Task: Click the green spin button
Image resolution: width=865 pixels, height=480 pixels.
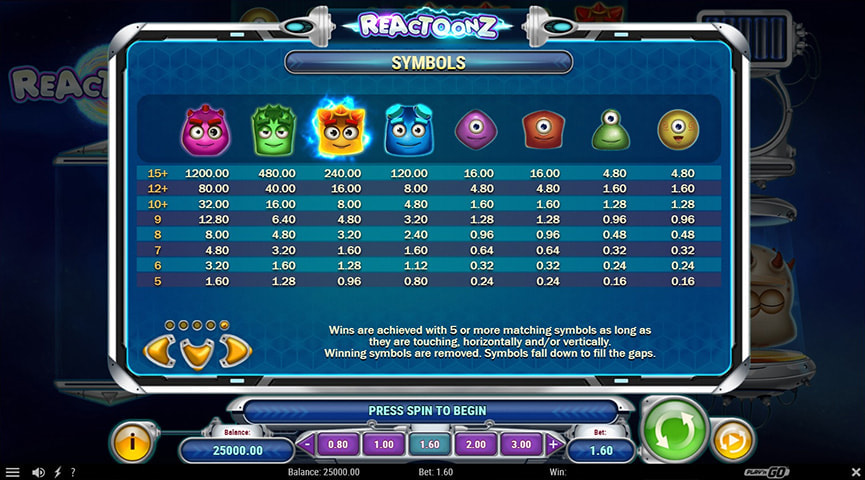Action: click(x=673, y=429)
